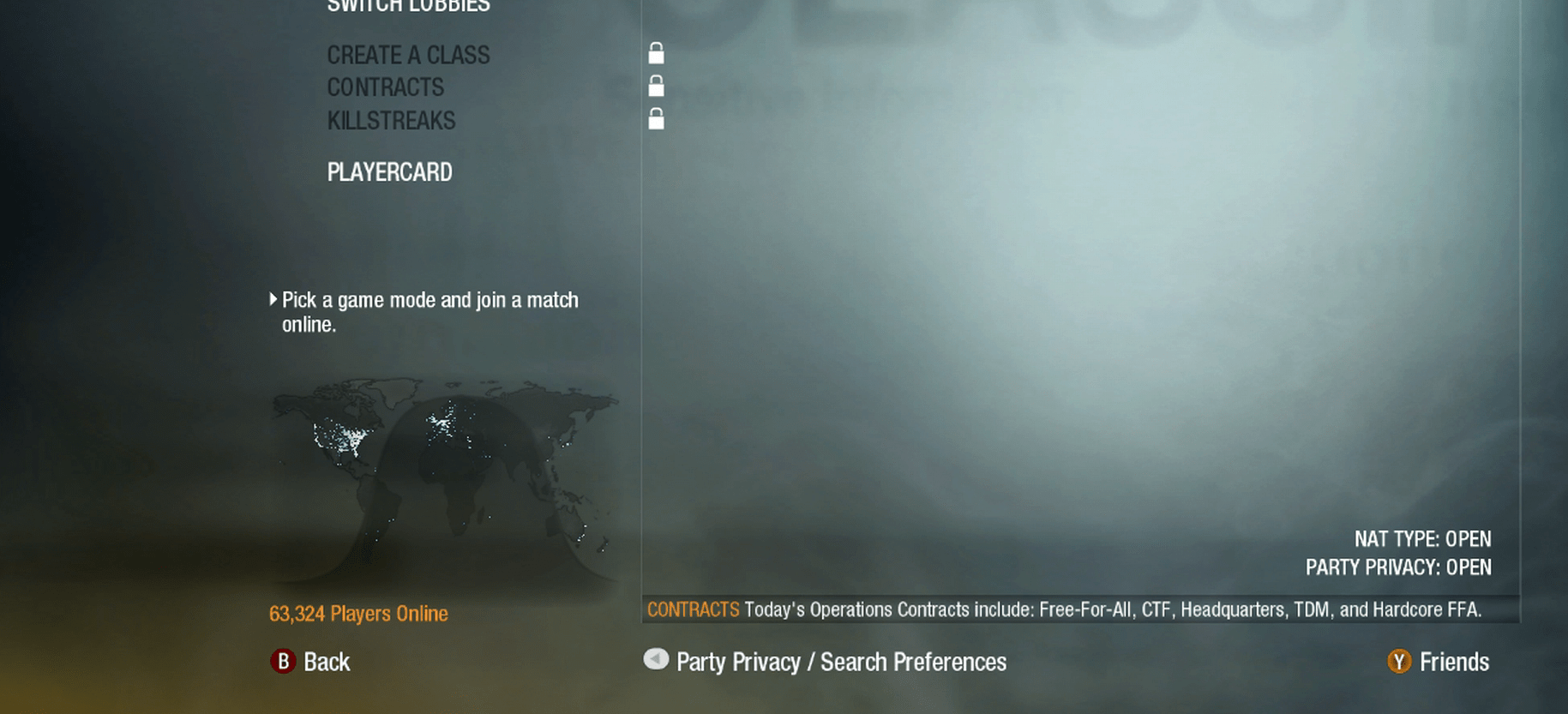The height and width of the screenshot is (714, 1568).
Task: Click the red B button icon near Back
Action: (x=283, y=662)
